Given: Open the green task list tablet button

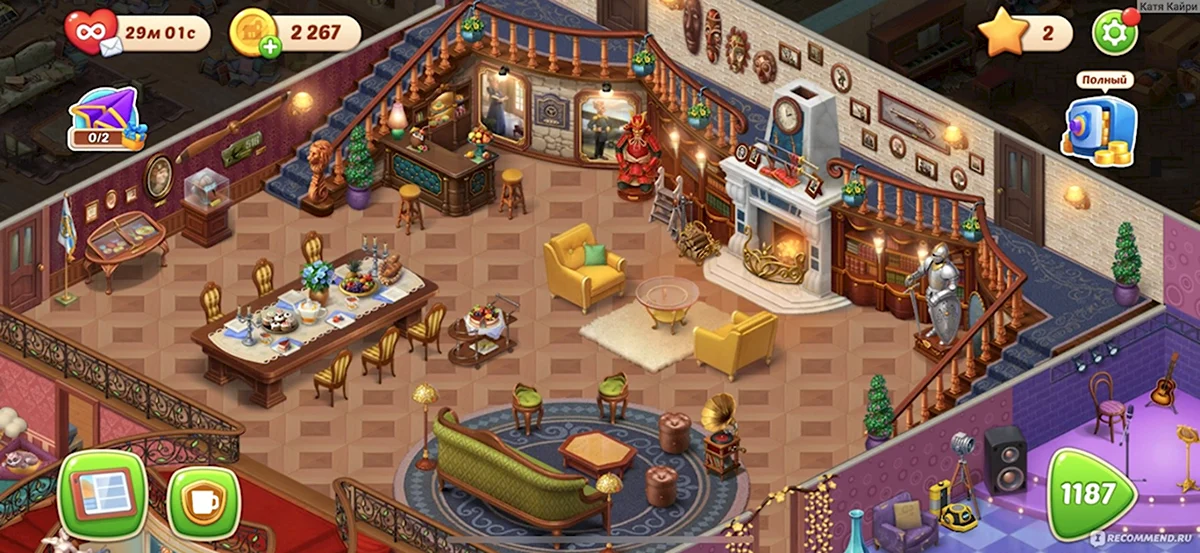Looking at the screenshot, I should coord(103,494).
